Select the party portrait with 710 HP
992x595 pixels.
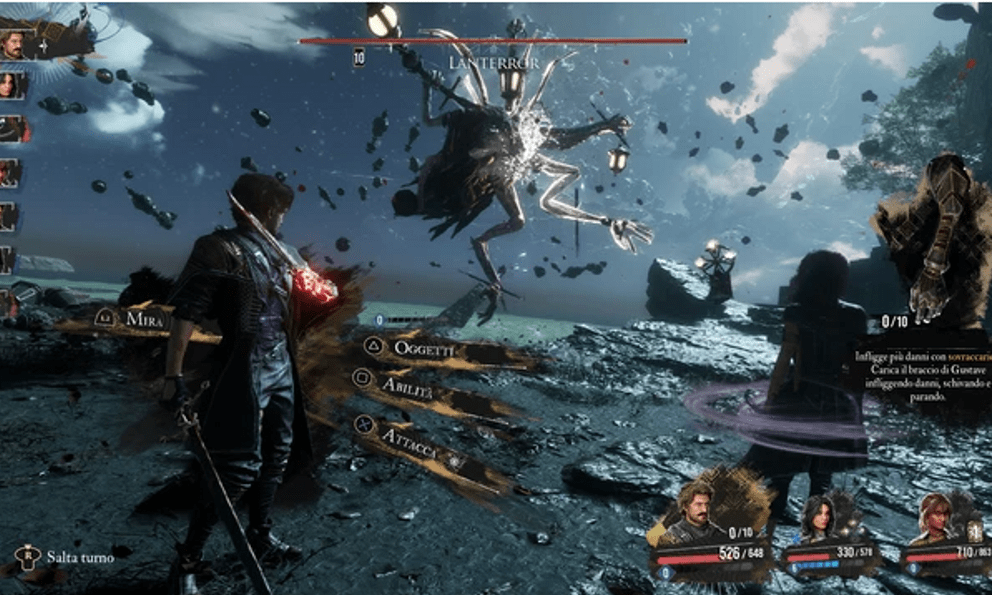[x=938, y=516]
